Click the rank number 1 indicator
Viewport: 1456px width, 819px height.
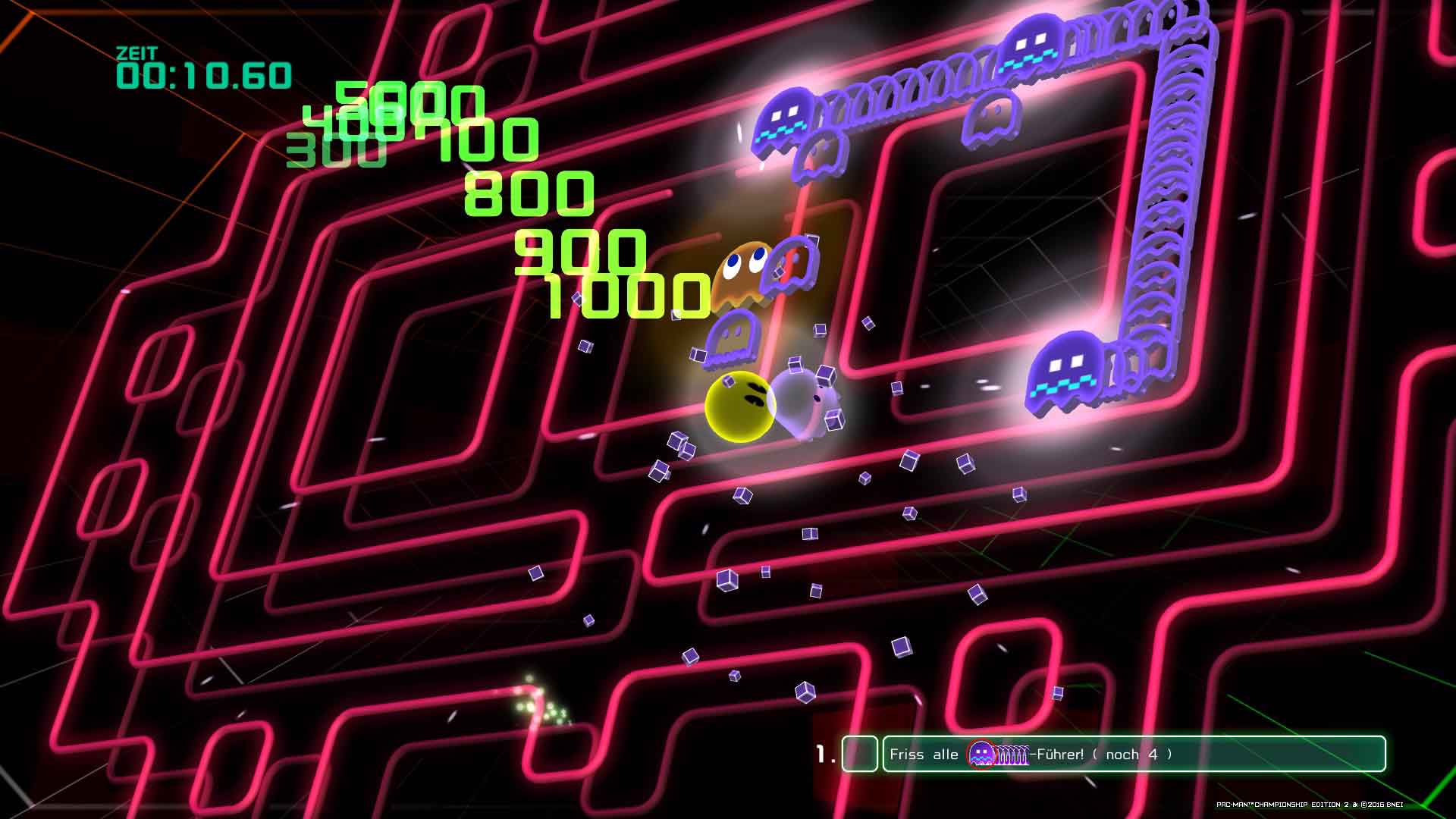pyautogui.click(x=824, y=752)
